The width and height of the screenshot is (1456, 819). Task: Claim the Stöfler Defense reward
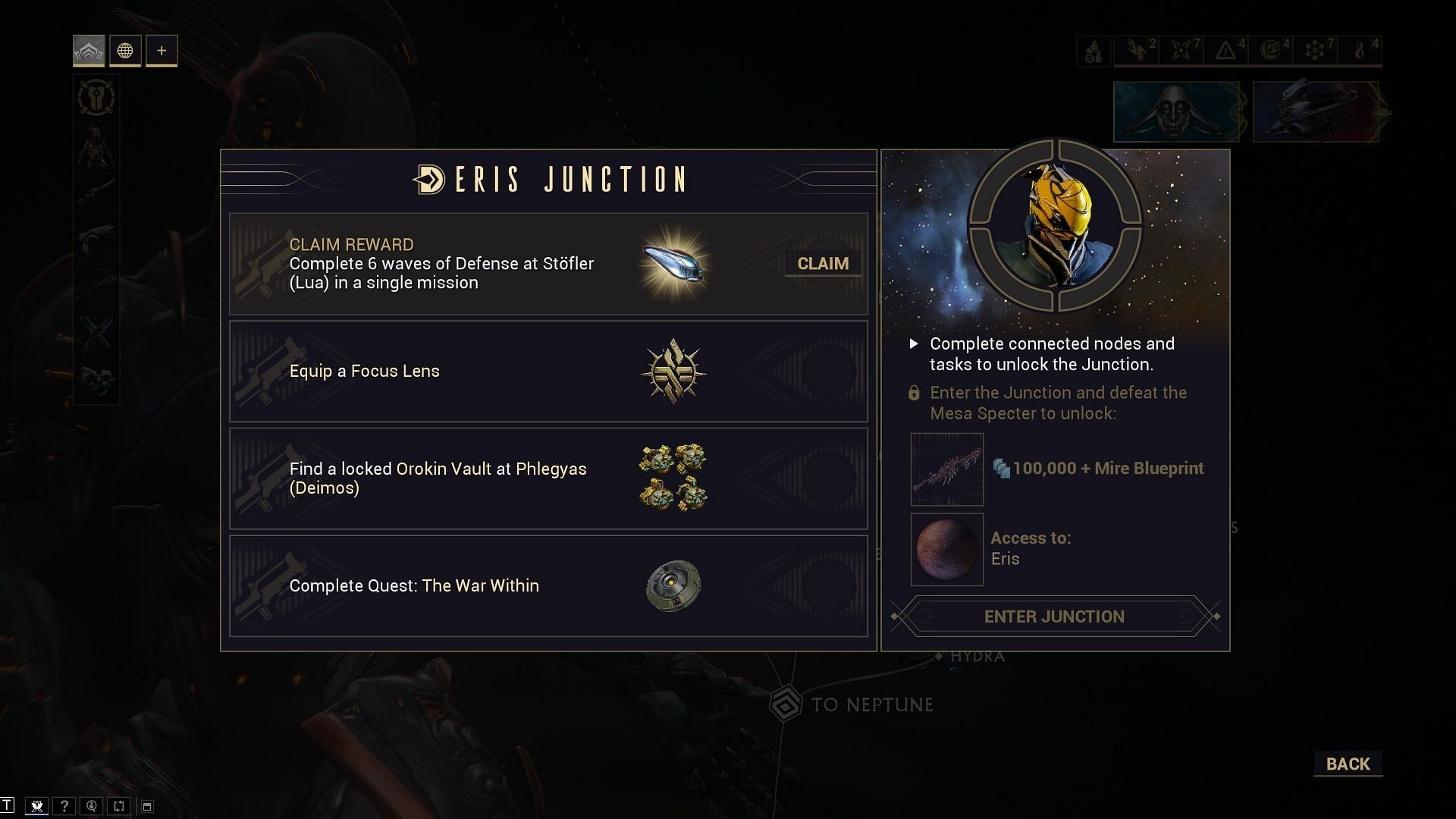click(x=823, y=264)
